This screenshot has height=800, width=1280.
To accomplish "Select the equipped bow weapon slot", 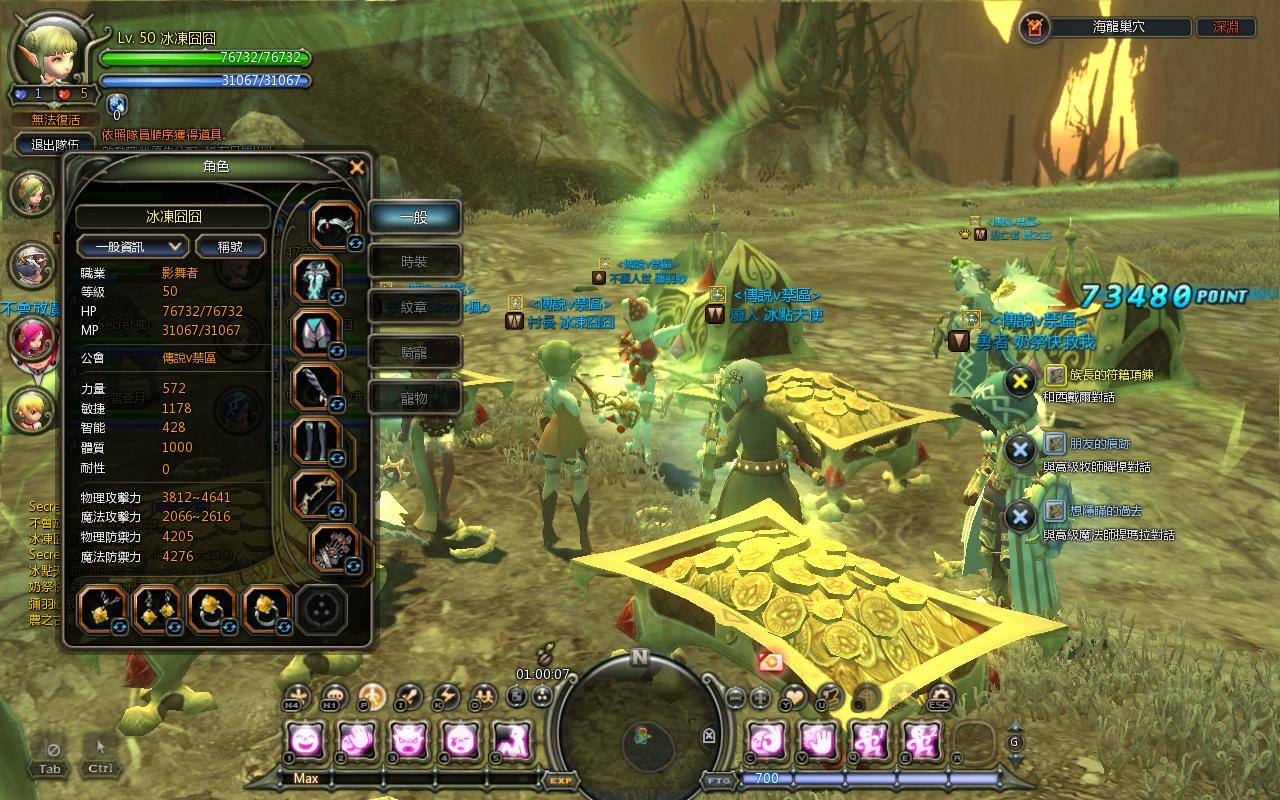I will point(318,494).
